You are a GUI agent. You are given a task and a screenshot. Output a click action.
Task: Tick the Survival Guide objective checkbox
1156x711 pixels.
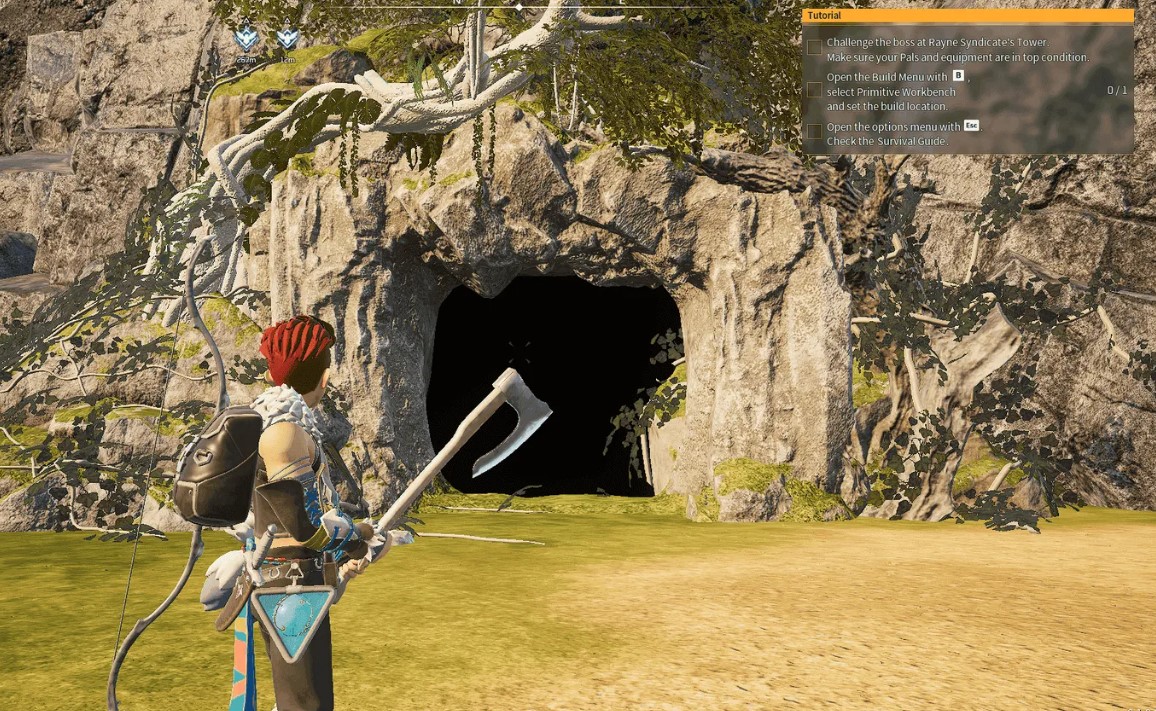click(x=815, y=131)
